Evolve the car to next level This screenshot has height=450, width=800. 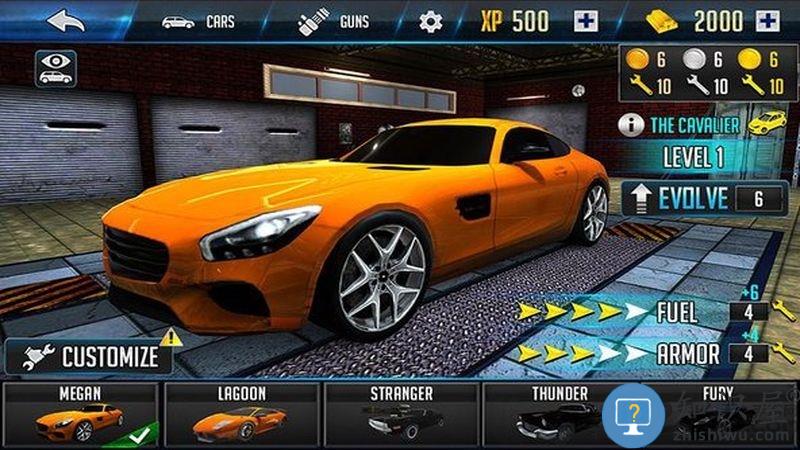[x=702, y=198]
